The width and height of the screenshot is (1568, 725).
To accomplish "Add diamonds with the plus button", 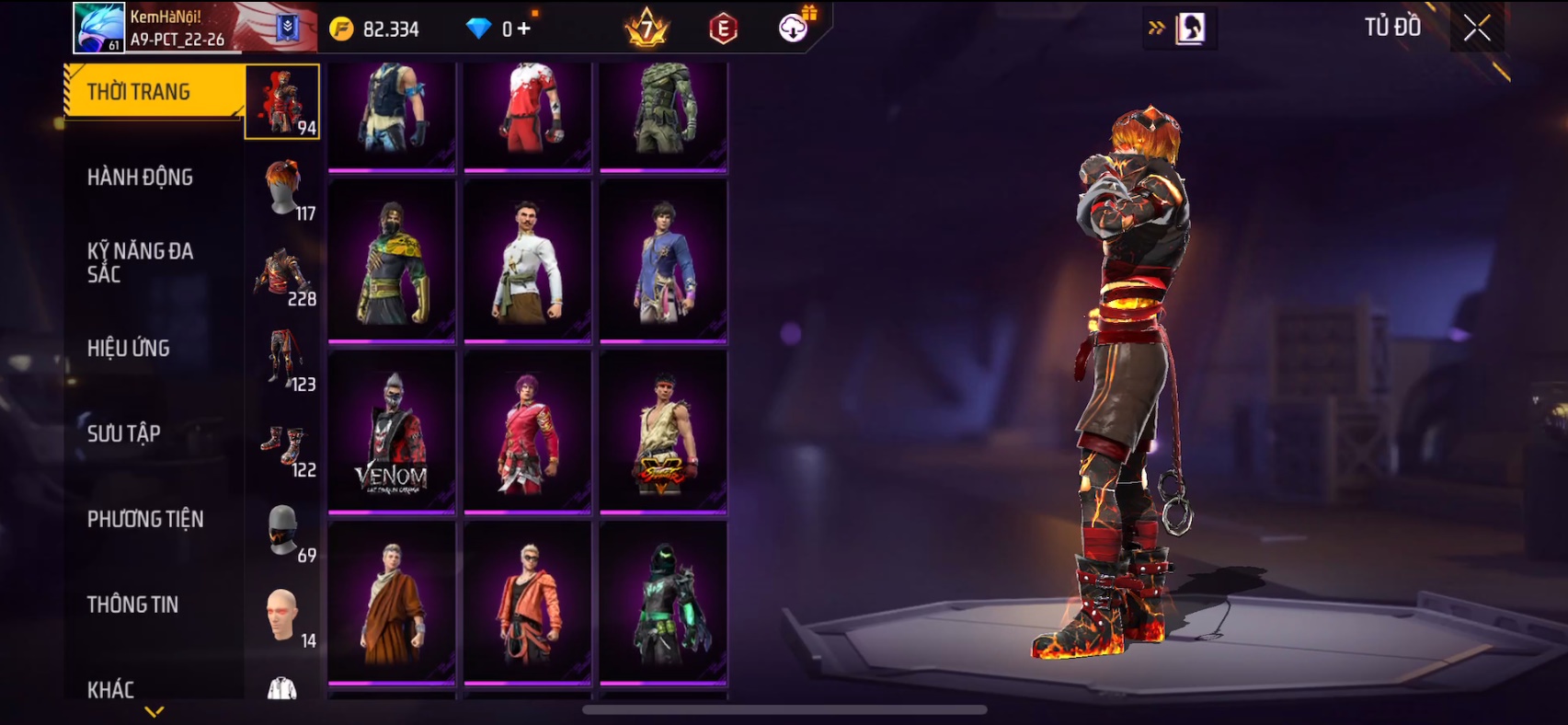I will 523,29.
